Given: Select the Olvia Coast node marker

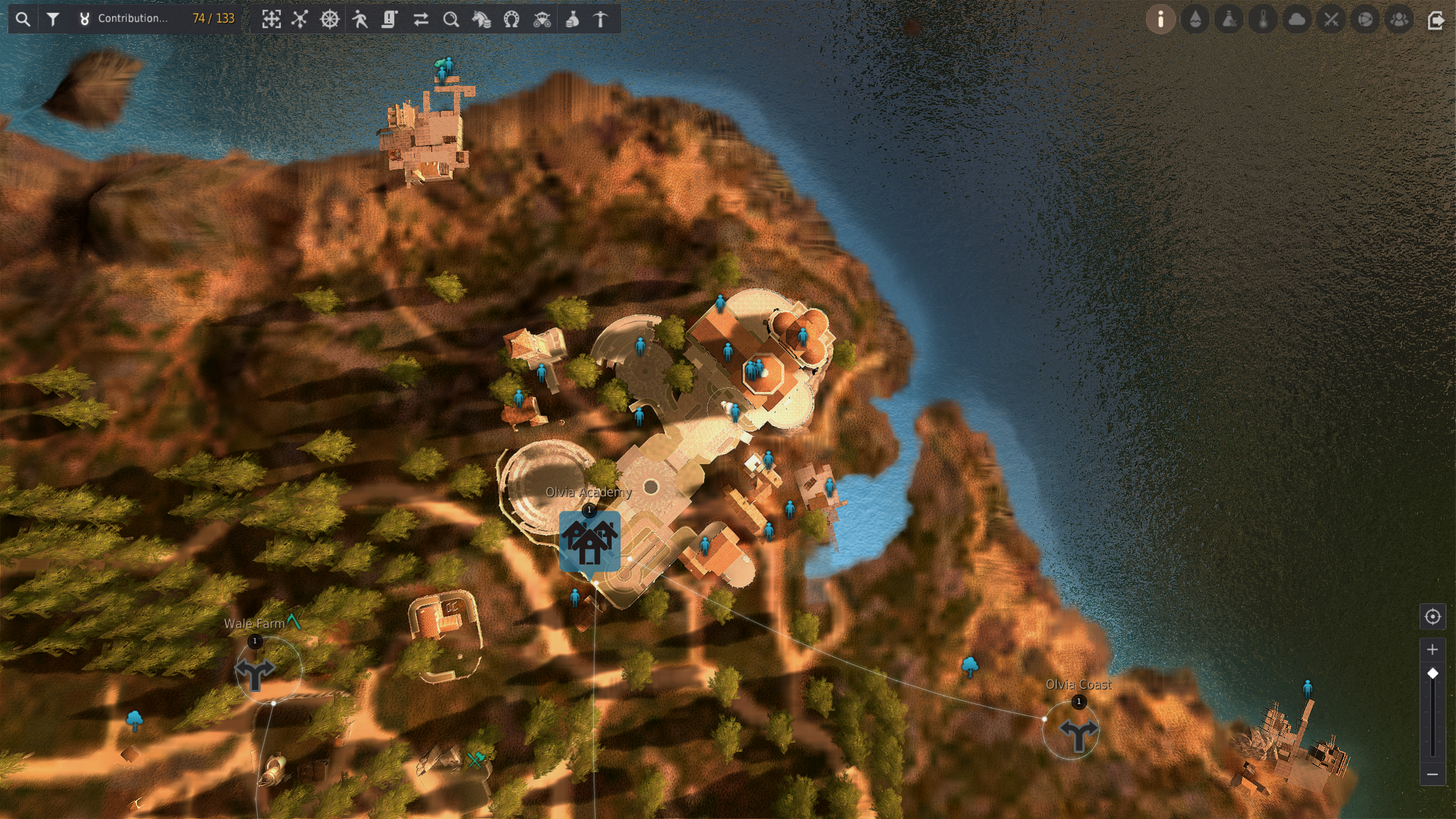Looking at the screenshot, I should (1078, 734).
